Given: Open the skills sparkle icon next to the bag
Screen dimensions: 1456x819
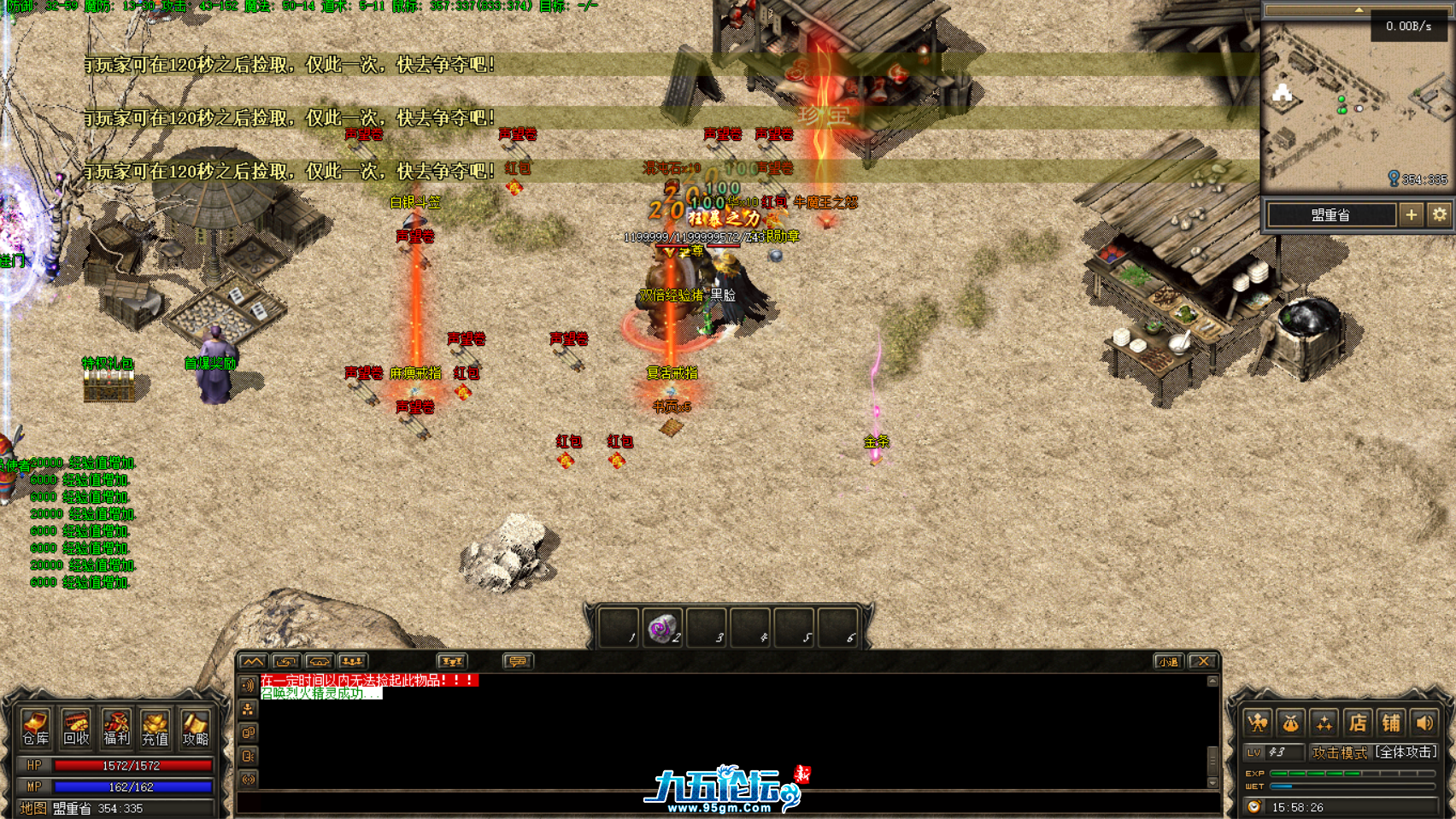Looking at the screenshot, I should point(1325,721).
